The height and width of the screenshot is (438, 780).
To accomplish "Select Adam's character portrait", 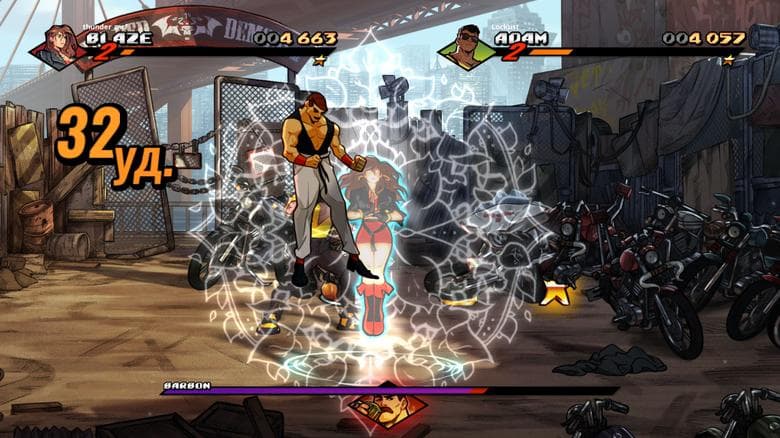I will coord(469,46).
